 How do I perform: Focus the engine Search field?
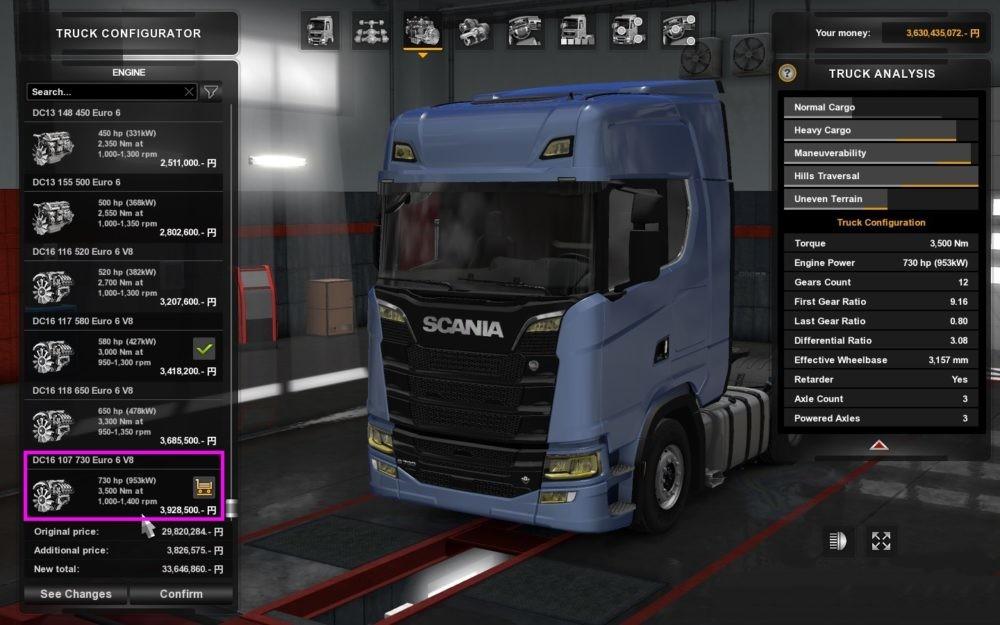pos(105,92)
